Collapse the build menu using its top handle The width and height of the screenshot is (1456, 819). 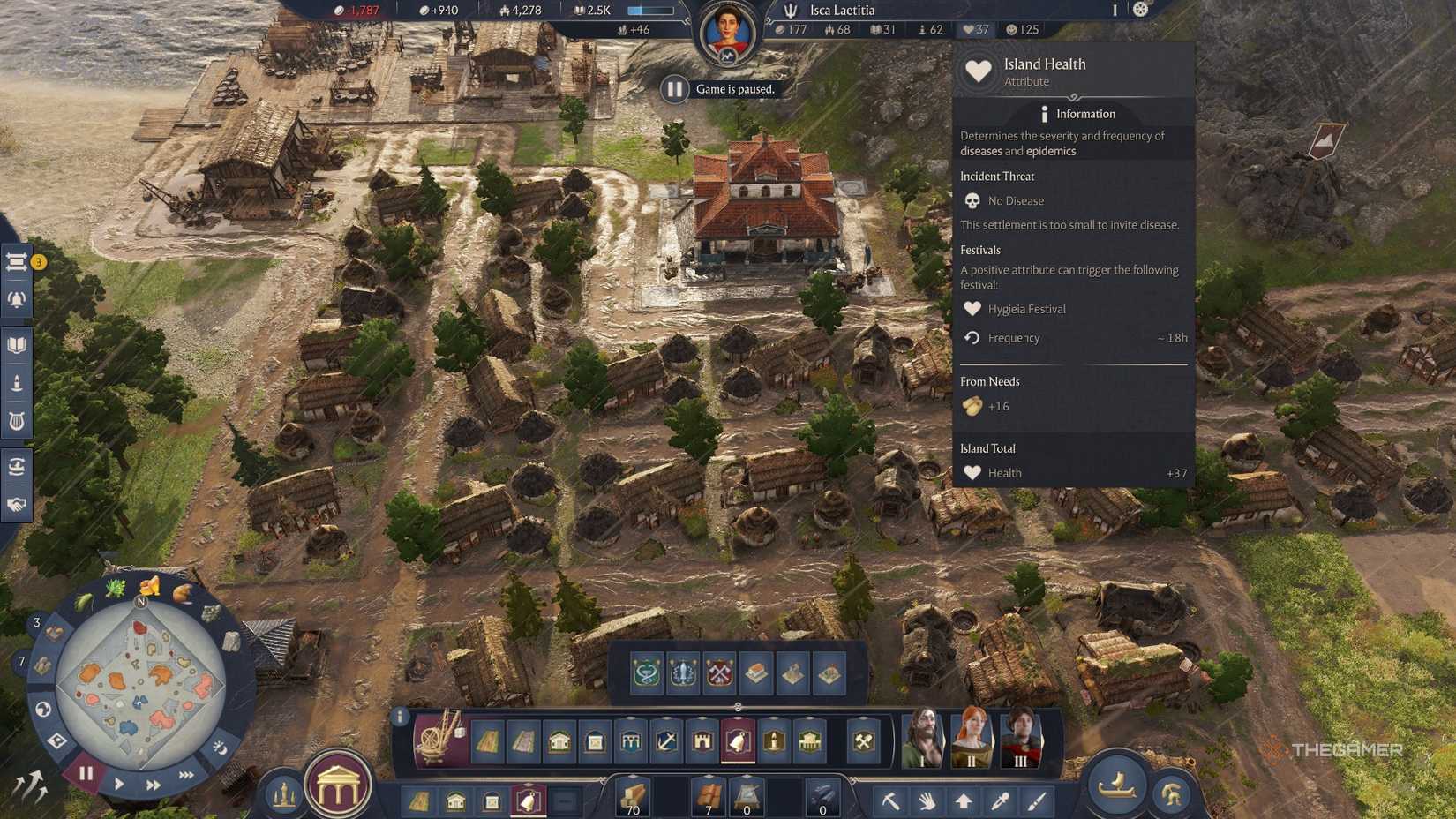pos(738,707)
